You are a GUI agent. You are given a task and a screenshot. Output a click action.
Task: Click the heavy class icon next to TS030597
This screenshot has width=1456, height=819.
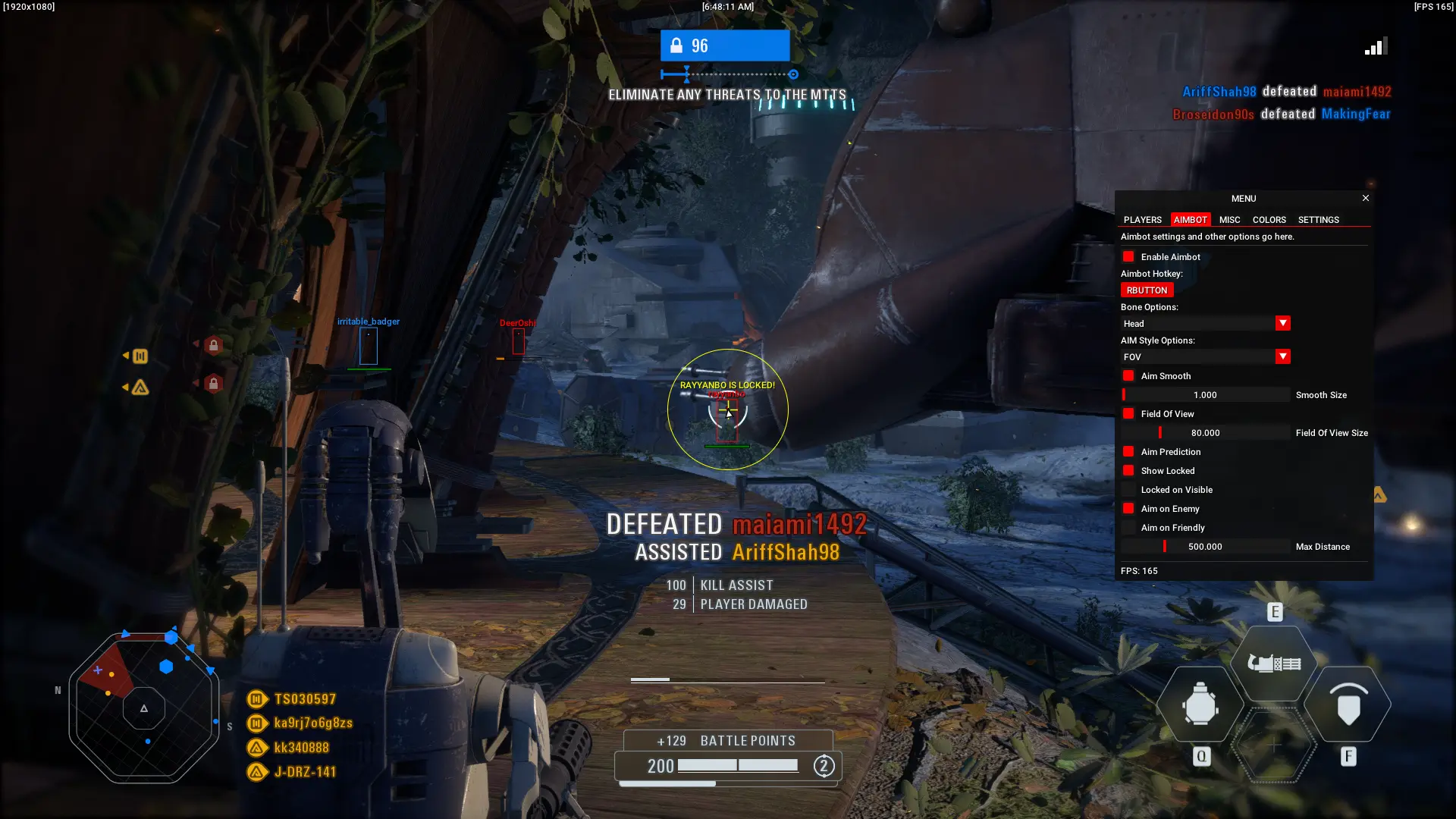pyautogui.click(x=256, y=698)
